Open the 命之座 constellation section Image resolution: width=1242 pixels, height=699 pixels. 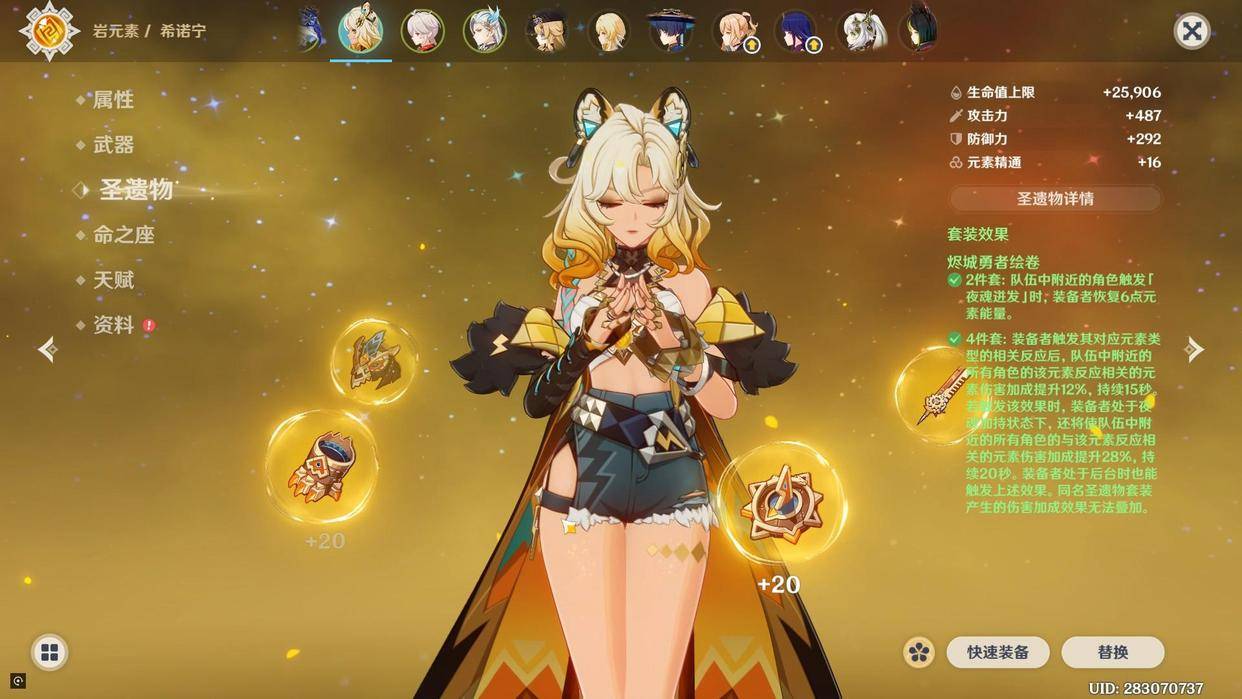[x=123, y=235]
